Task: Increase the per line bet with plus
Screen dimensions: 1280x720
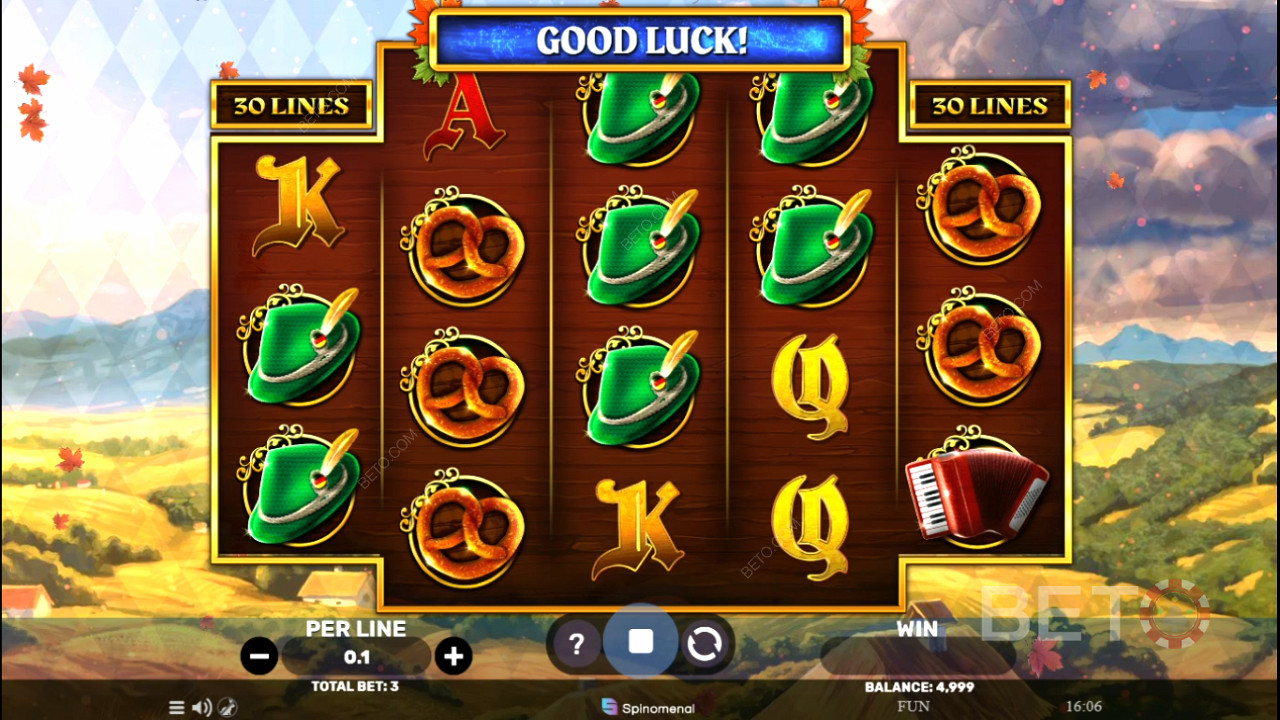Action: tap(453, 656)
